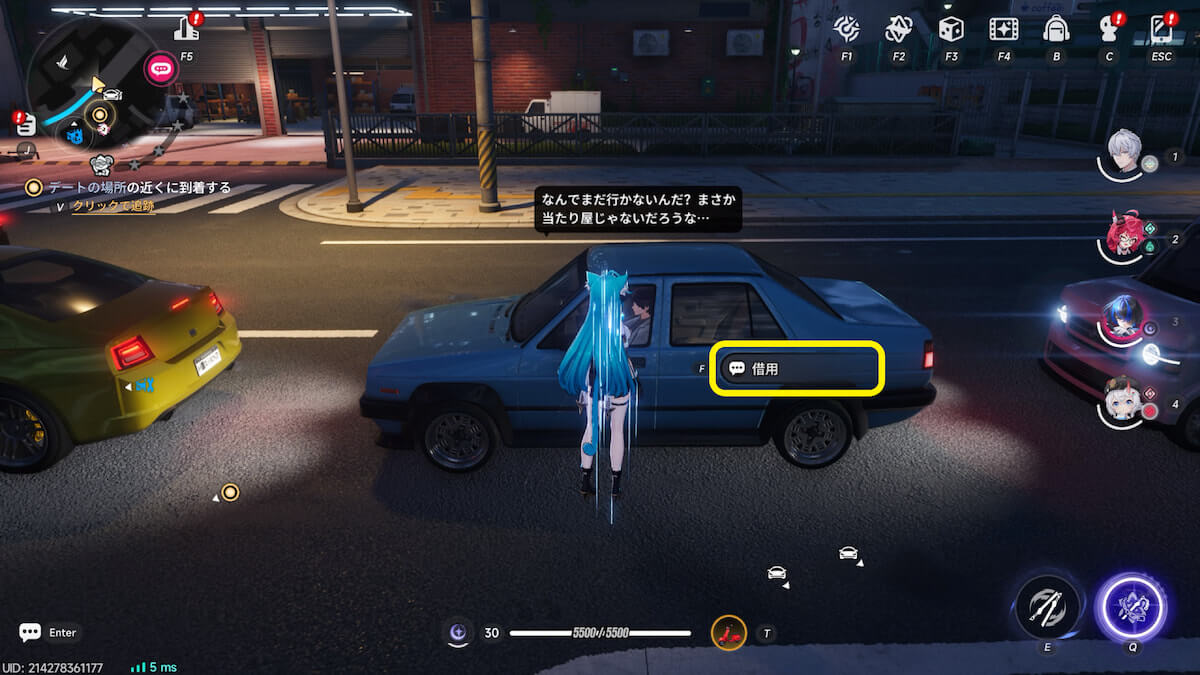Open the phone main menu icon
The width and height of the screenshot is (1200, 675).
[x=1161, y=28]
